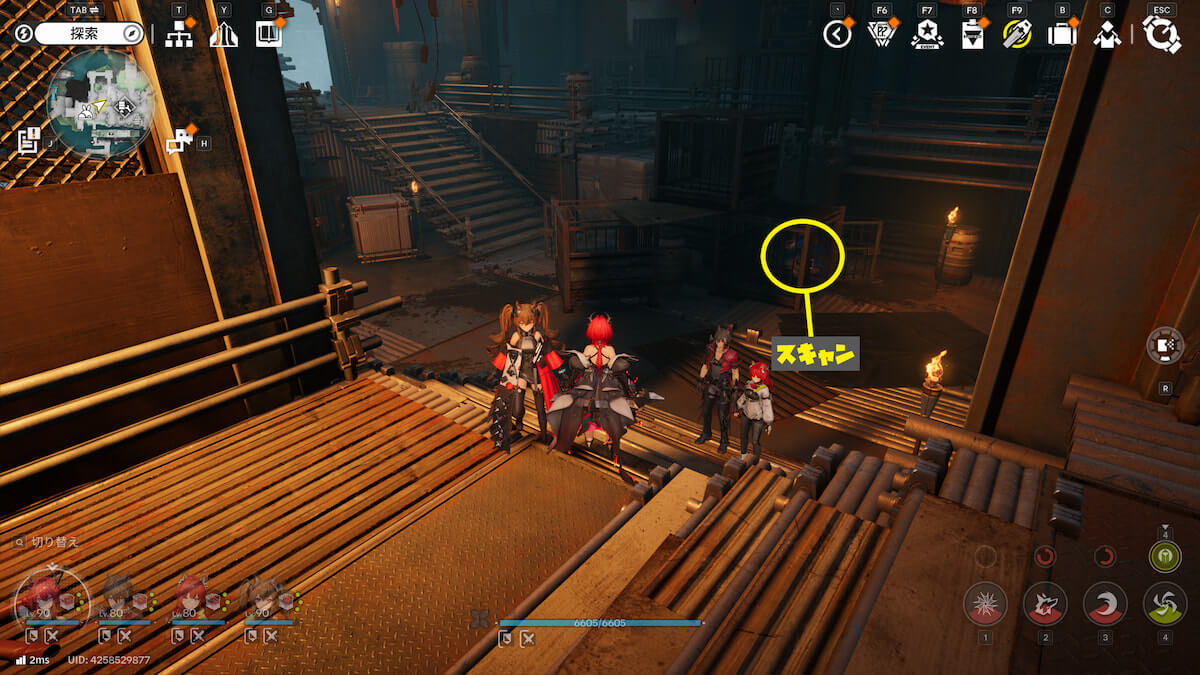Open the character figure icon
The height and width of the screenshot is (675, 1200).
[1107, 35]
